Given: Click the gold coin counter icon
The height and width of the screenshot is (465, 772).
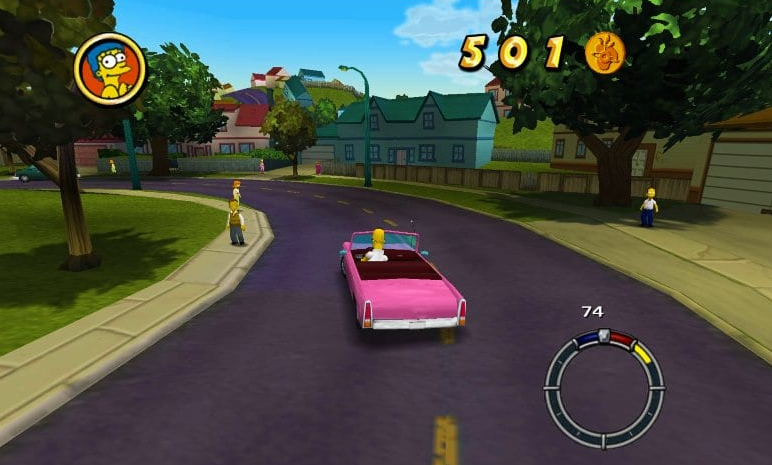Looking at the screenshot, I should pos(604,51).
